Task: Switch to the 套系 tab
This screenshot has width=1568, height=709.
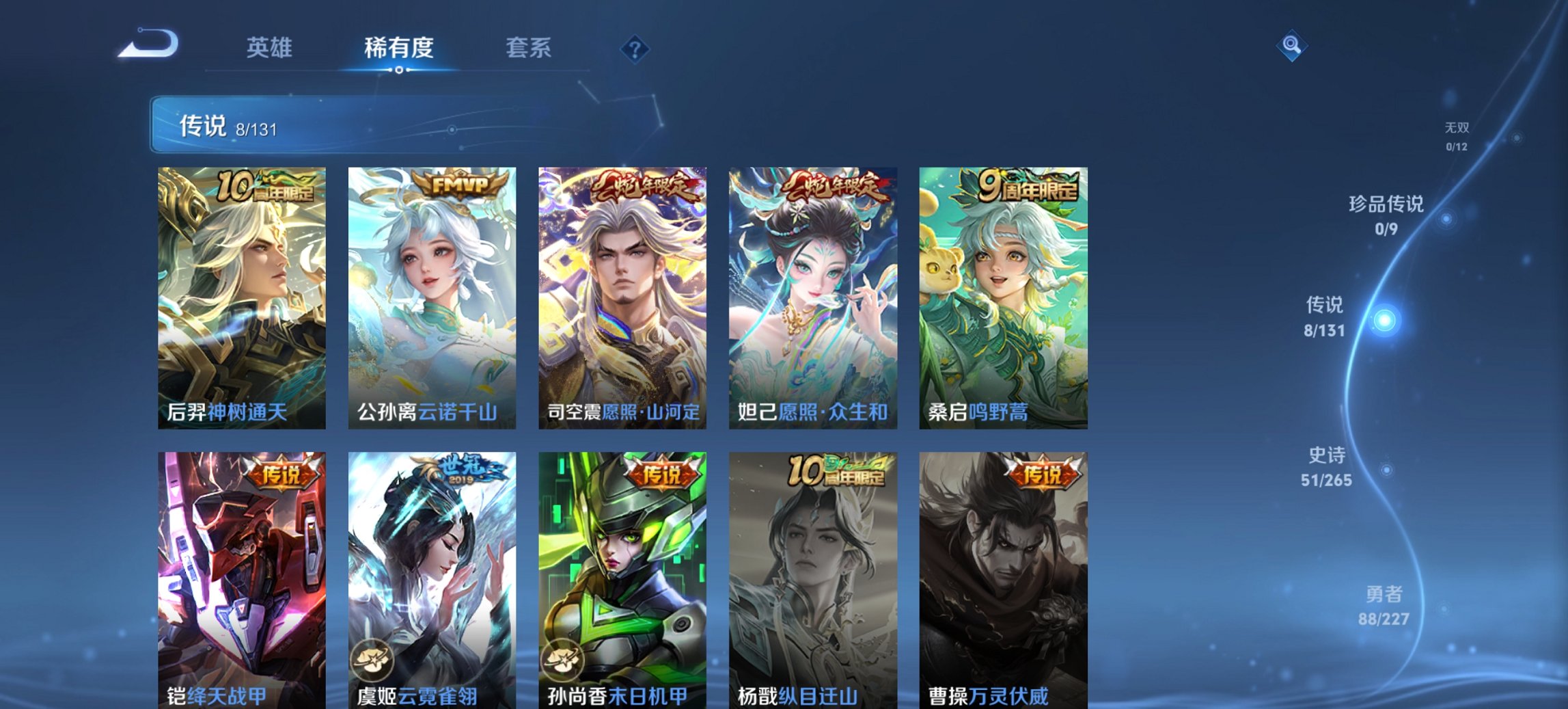Action: (528, 49)
